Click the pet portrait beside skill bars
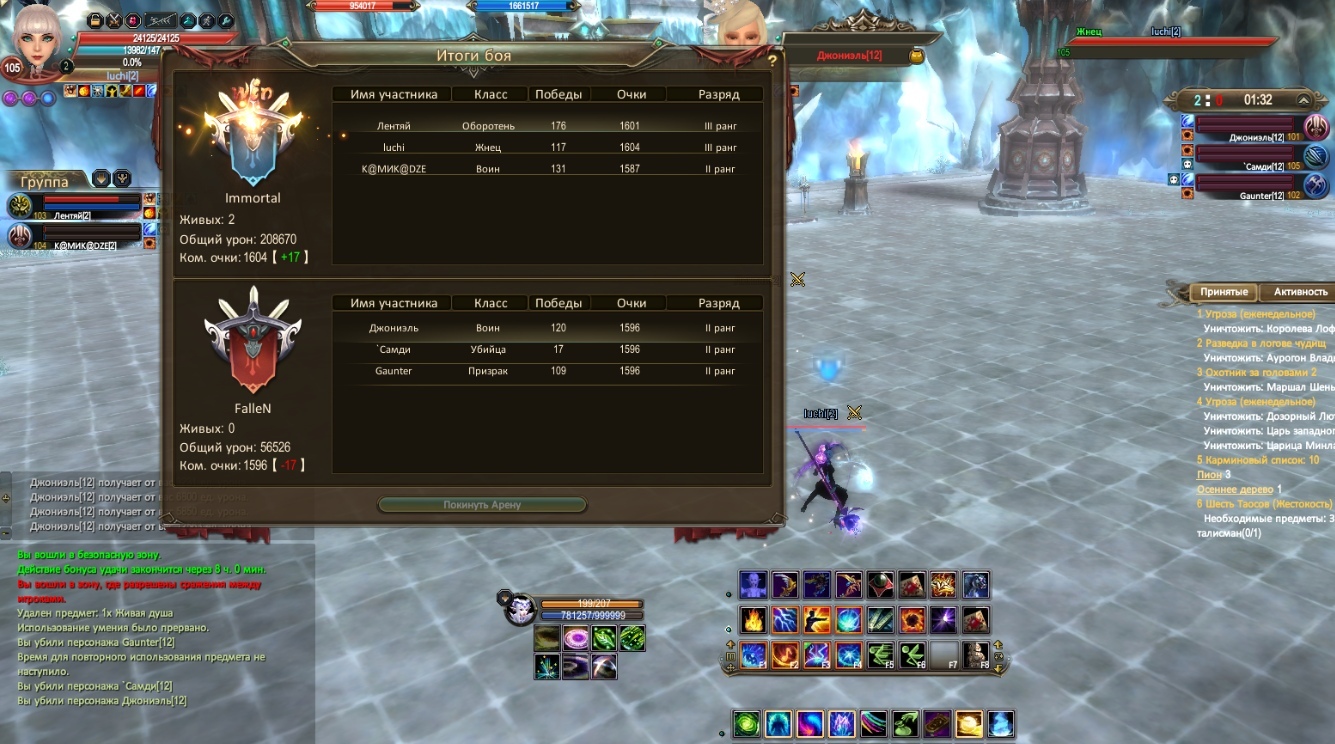 pos(518,609)
